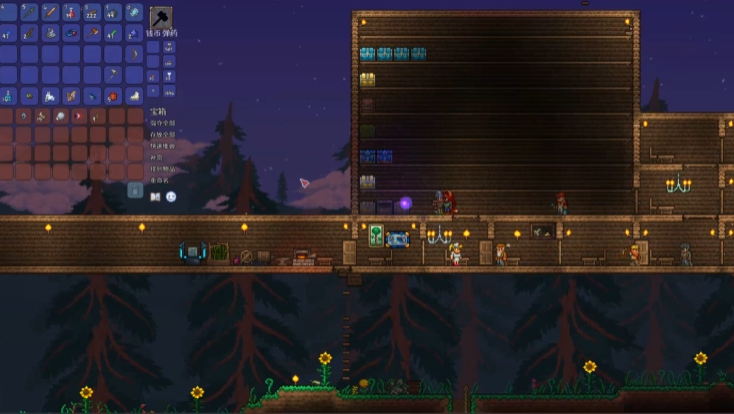Screen dimensions: 734x414
Task: Pick the wood stack showing 222
Action: click(93, 13)
